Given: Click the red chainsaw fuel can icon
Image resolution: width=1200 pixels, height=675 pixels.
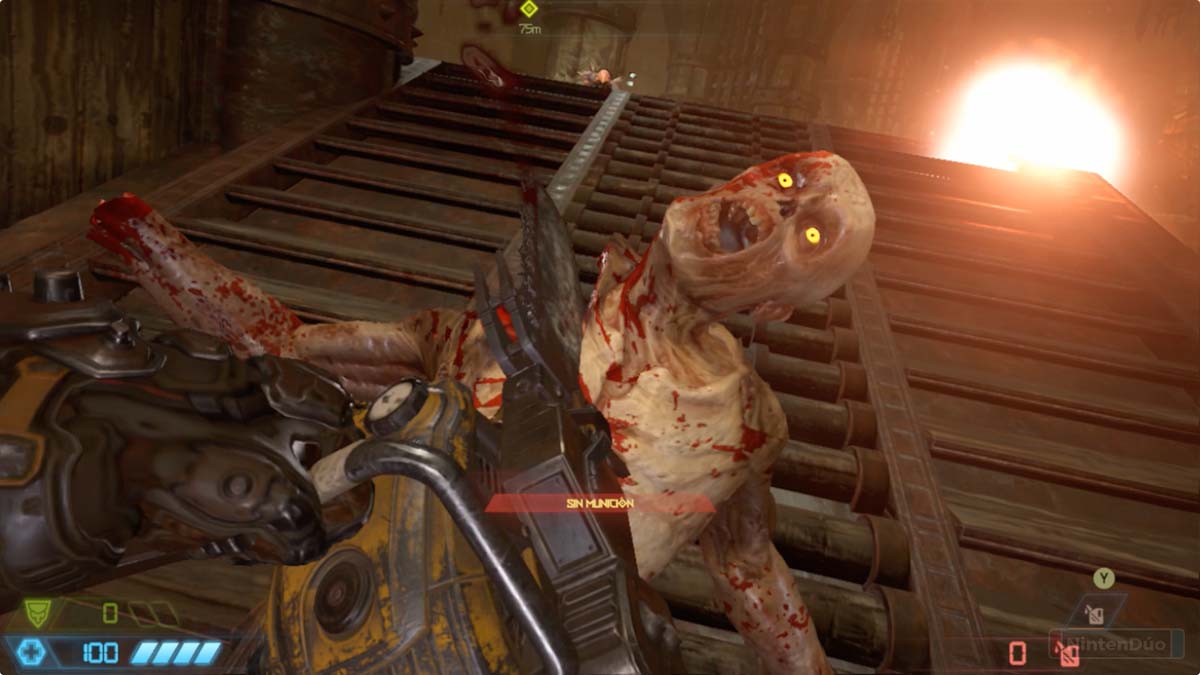Looking at the screenshot, I should pos(1066,654).
